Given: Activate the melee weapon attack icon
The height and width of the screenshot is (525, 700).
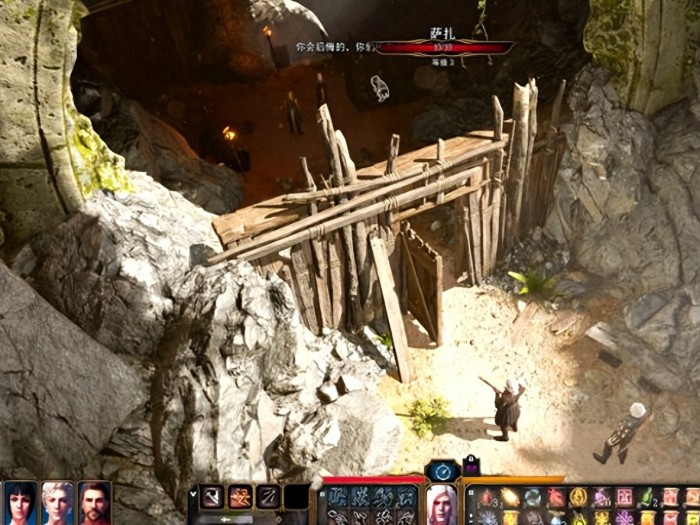Looking at the screenshot, I should point(212,496).
